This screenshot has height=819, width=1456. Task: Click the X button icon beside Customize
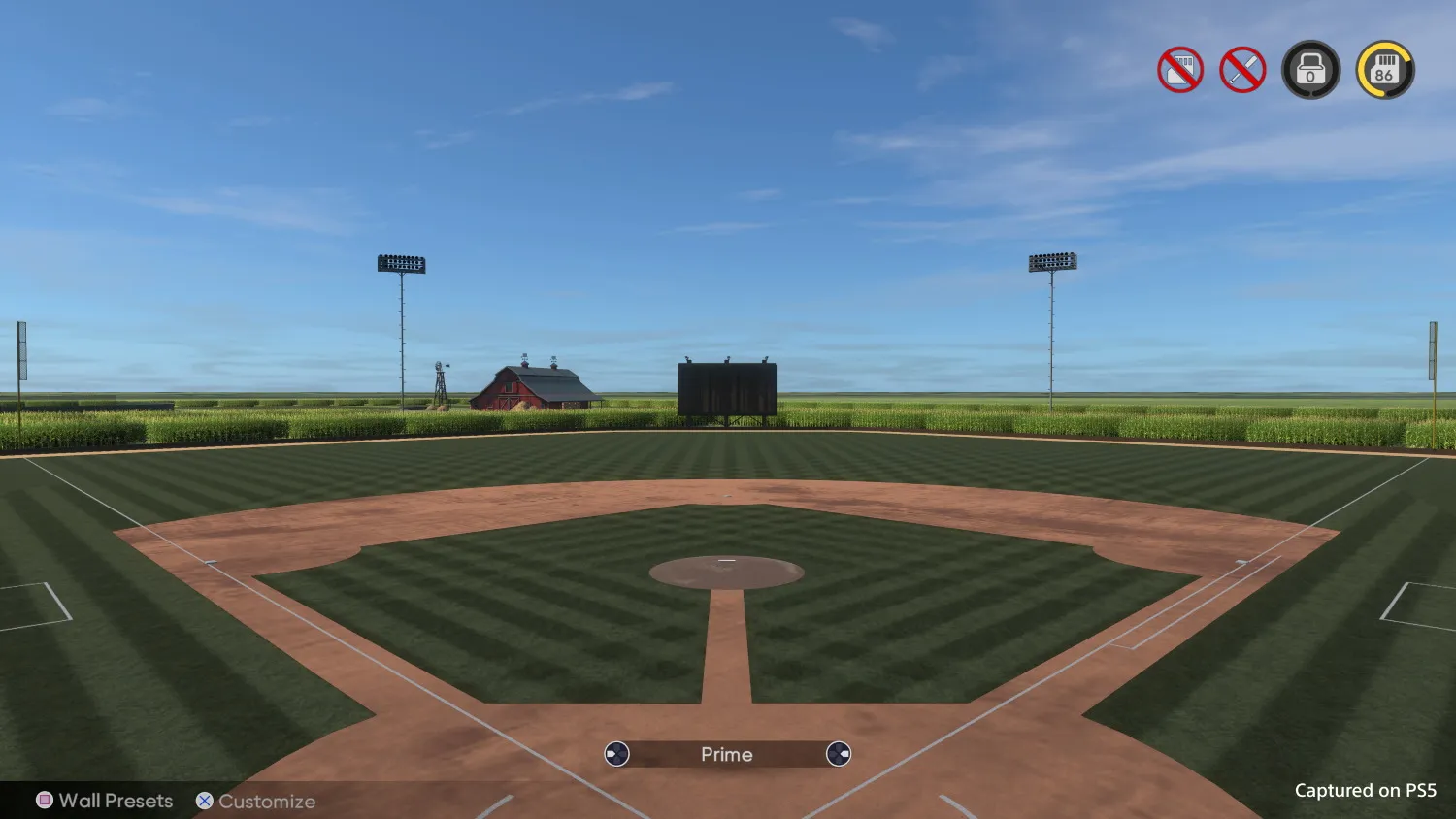204,801
